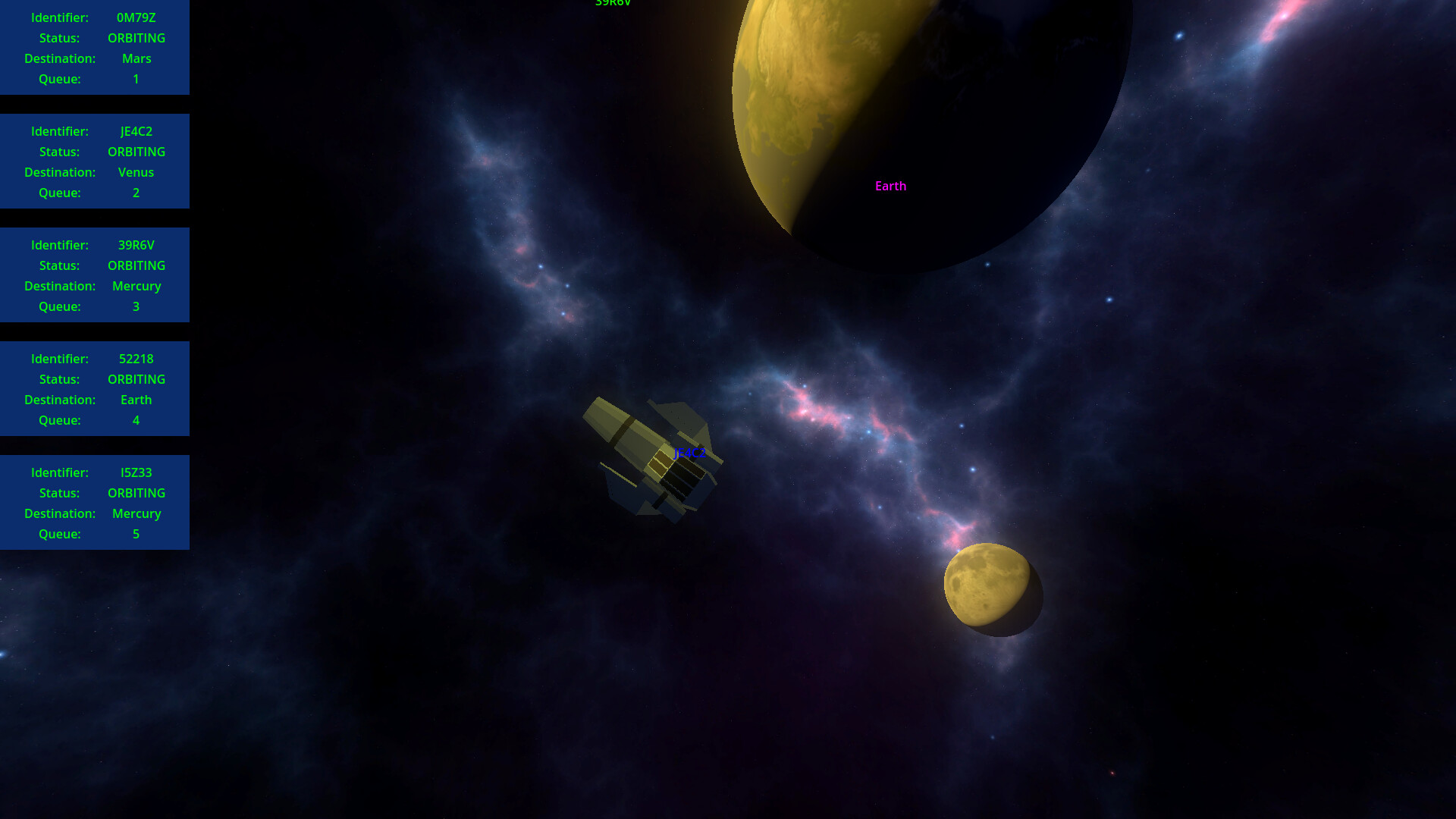
Task: Expand the 39R6V satellite panel
Action: pos(95,275)
